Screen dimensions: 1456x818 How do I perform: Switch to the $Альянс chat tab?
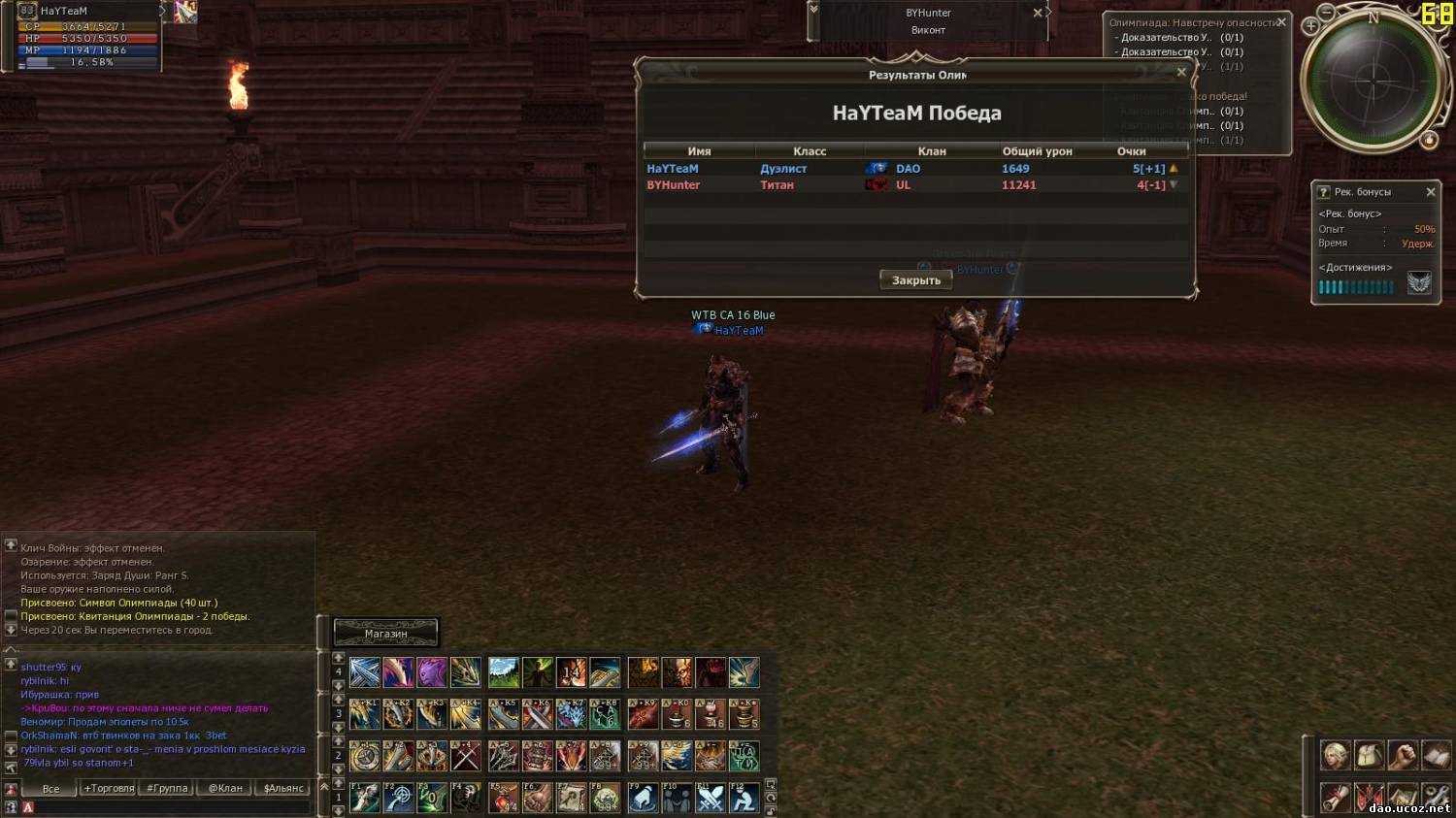283,788
